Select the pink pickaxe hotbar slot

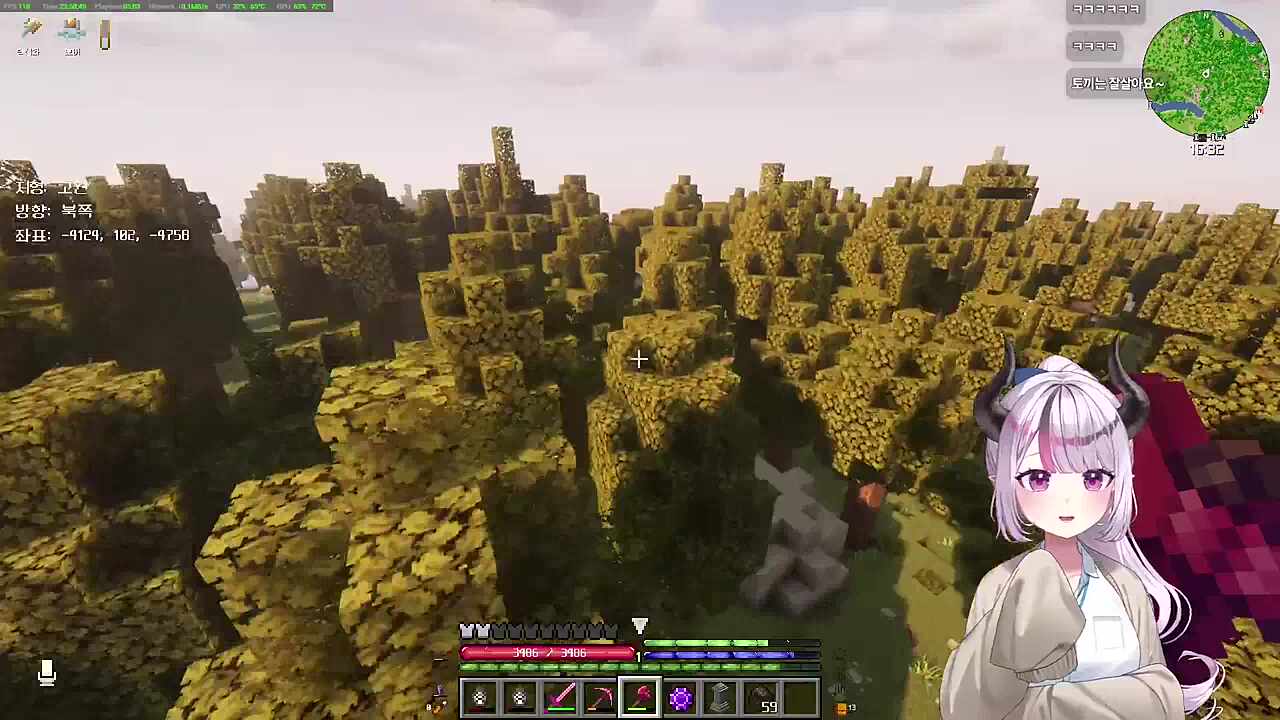click(x=600, y=697)
